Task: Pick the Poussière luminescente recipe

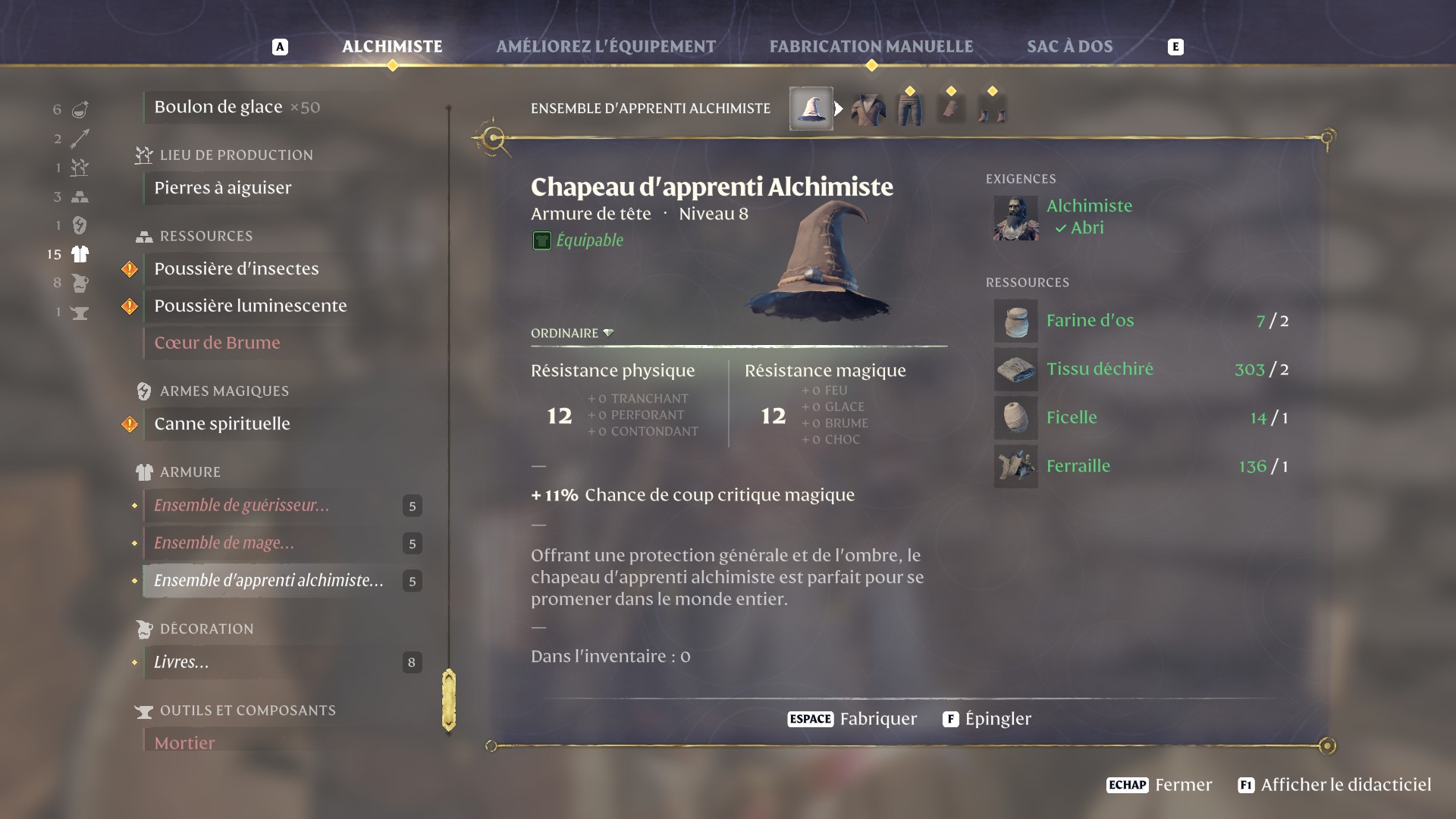Action: [x=250, y=306]
